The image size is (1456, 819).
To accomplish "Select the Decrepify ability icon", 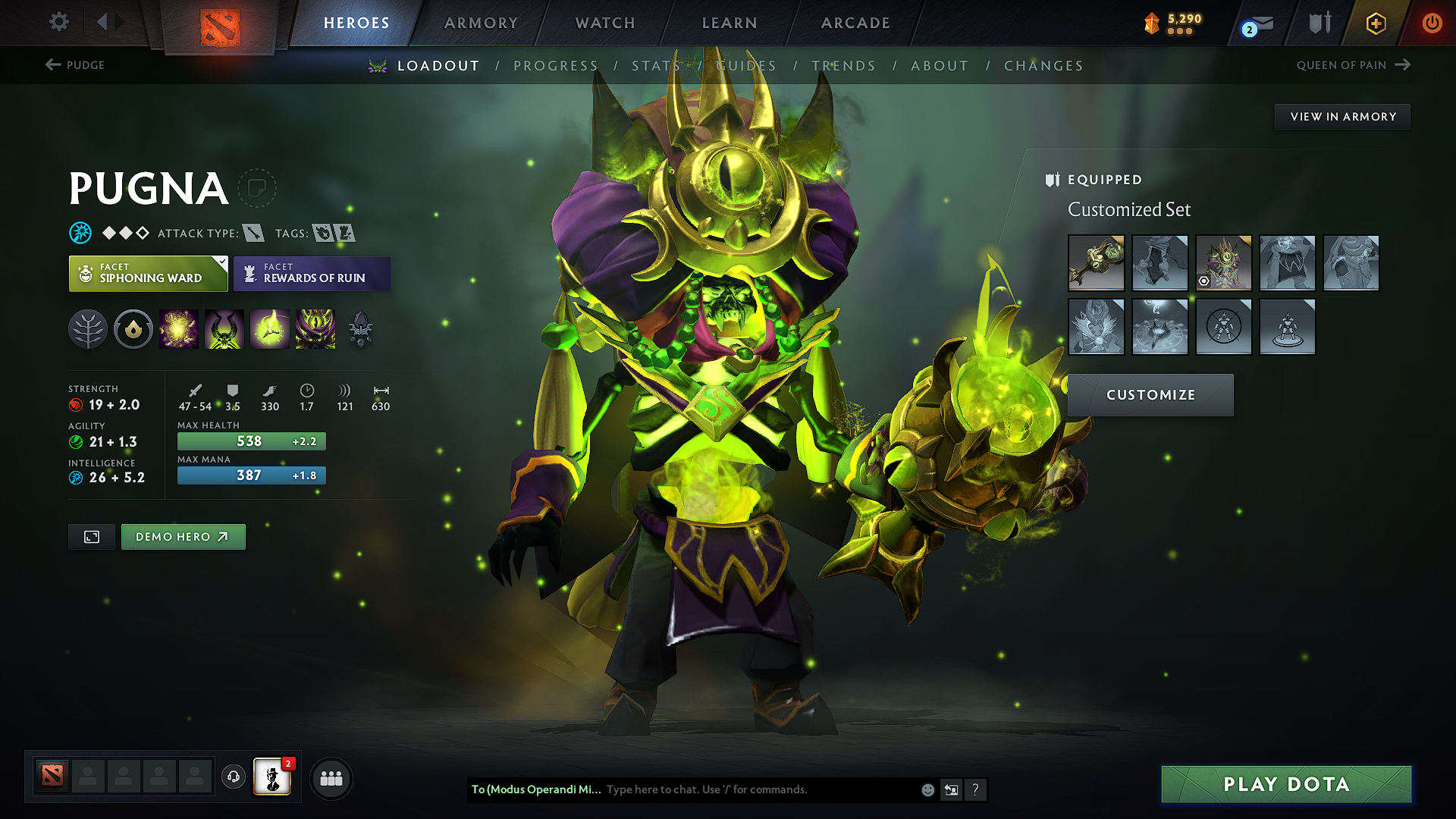I will [224, 329].
